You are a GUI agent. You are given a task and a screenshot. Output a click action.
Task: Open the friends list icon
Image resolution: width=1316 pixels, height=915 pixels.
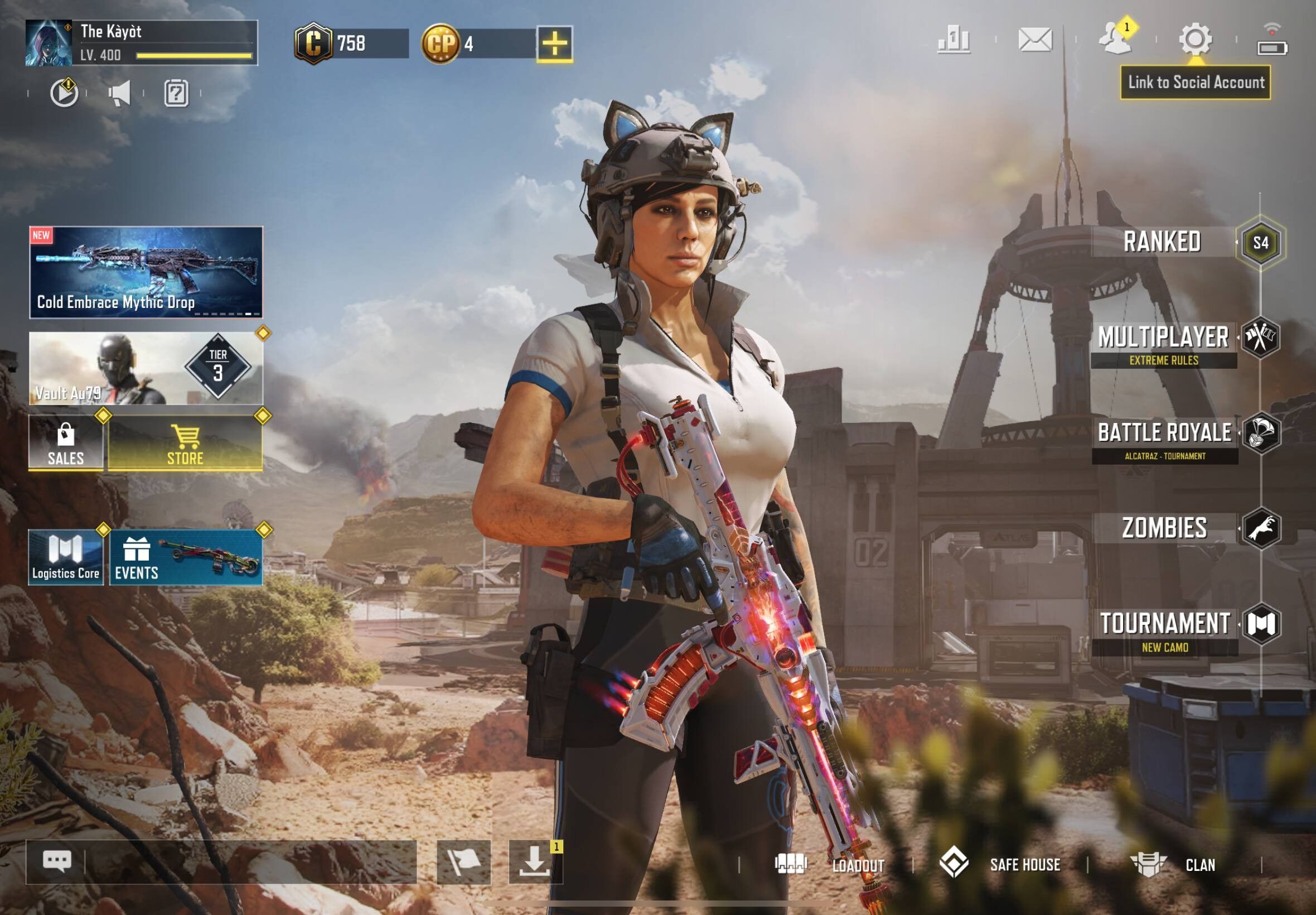[1115, 39]
